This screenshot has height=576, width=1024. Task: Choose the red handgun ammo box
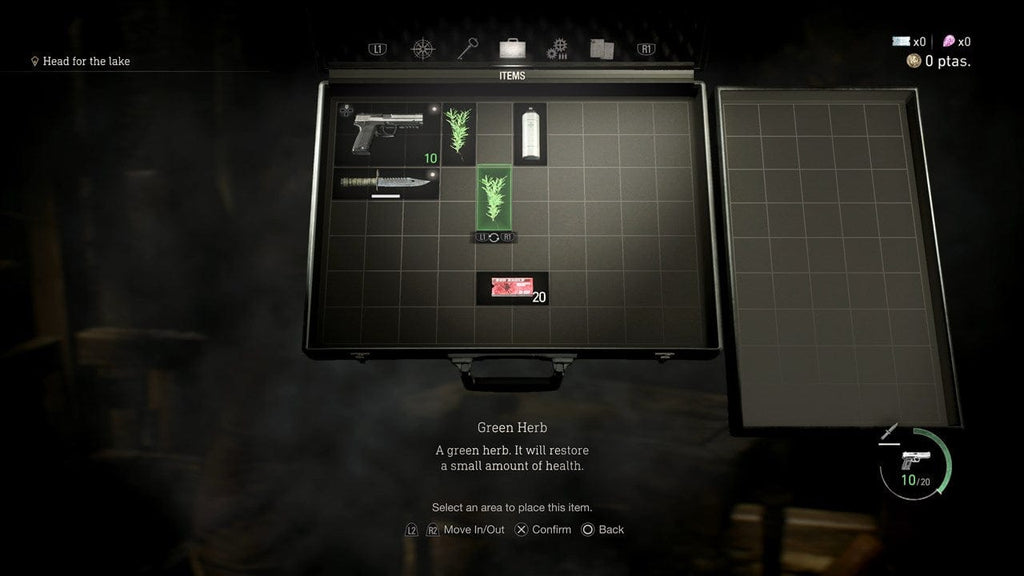(511, 288)
